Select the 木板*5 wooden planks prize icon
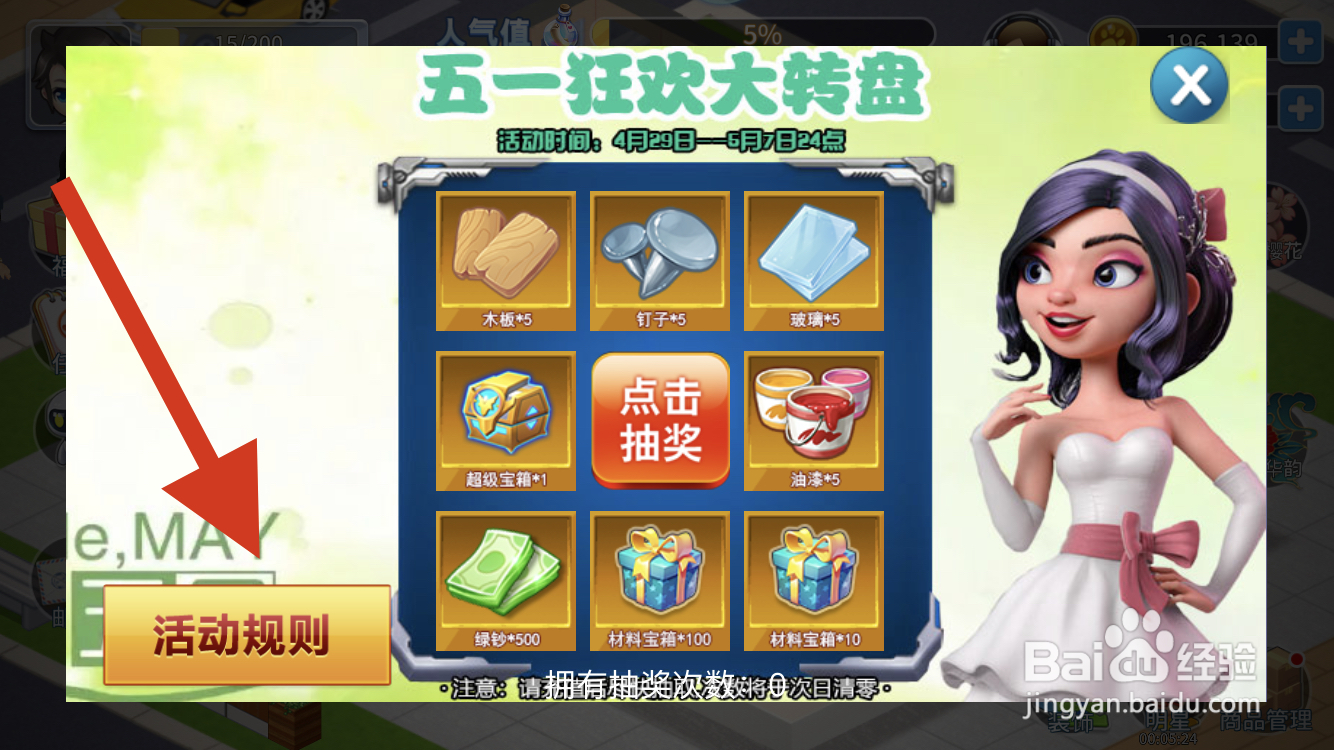1334x750 pixels. (505, 260)
